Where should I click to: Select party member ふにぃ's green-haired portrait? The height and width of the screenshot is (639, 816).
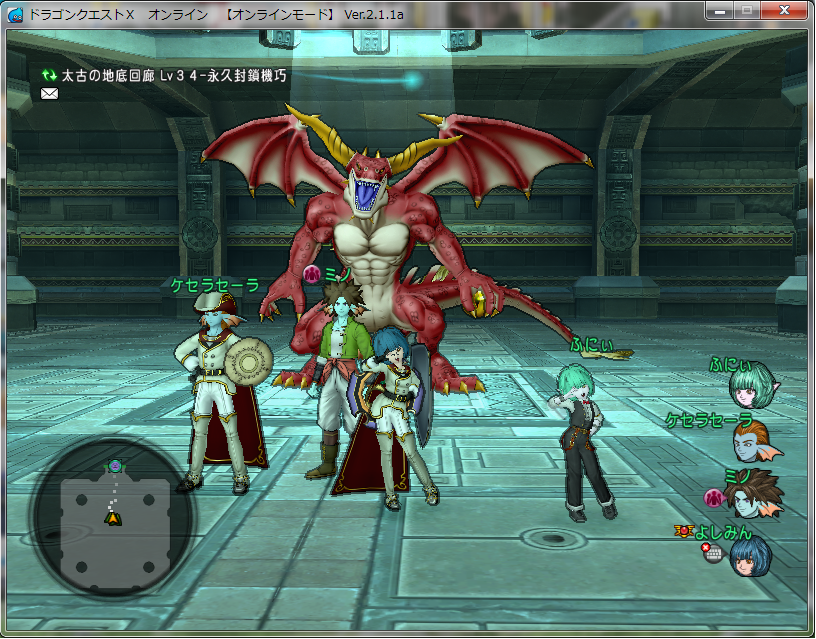(754, 385)
